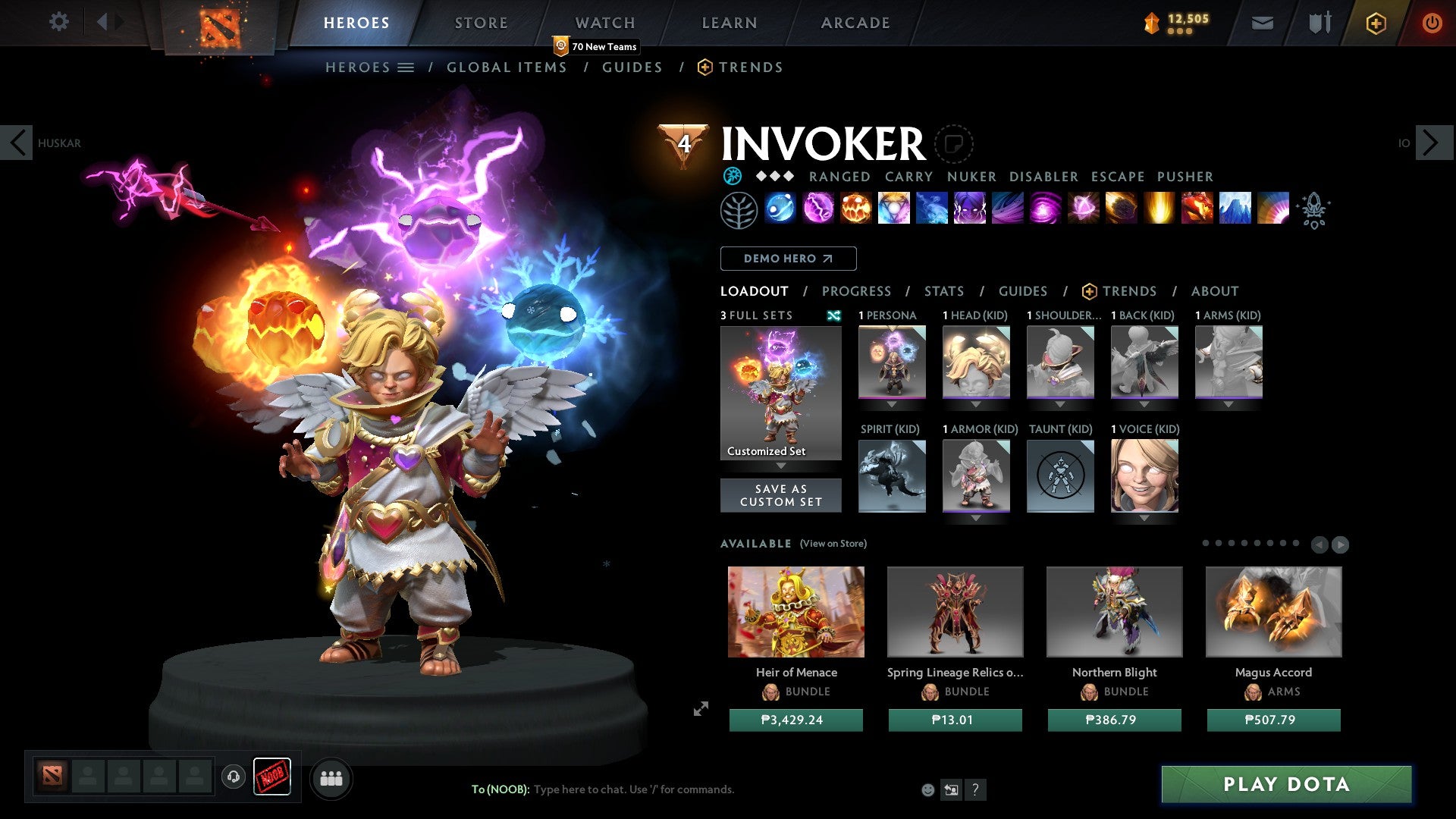Go to the Learn section
The image size is (1456, 819).
[x=729, y=23]
